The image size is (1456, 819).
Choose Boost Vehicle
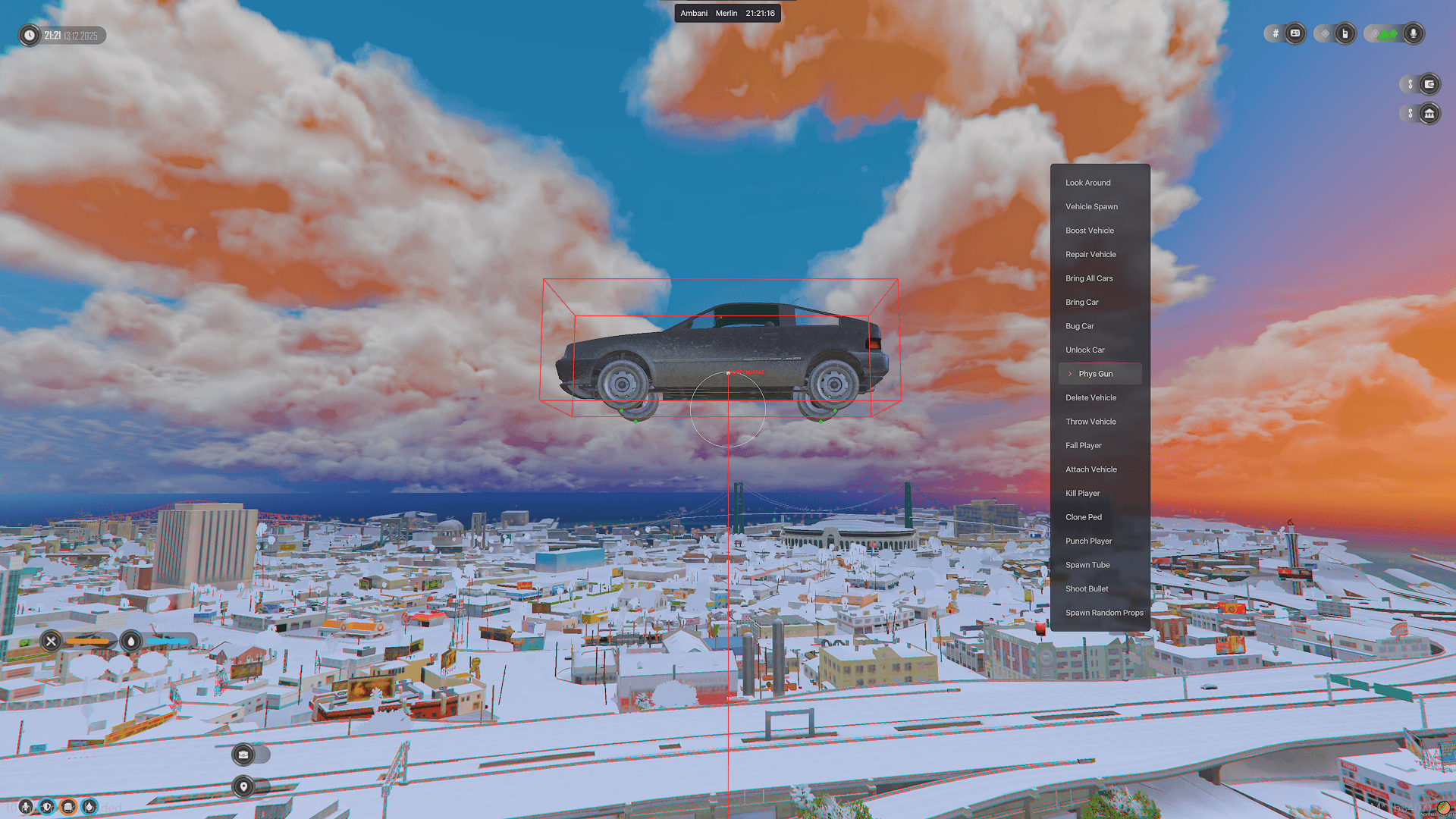[x=1090, y=231]
